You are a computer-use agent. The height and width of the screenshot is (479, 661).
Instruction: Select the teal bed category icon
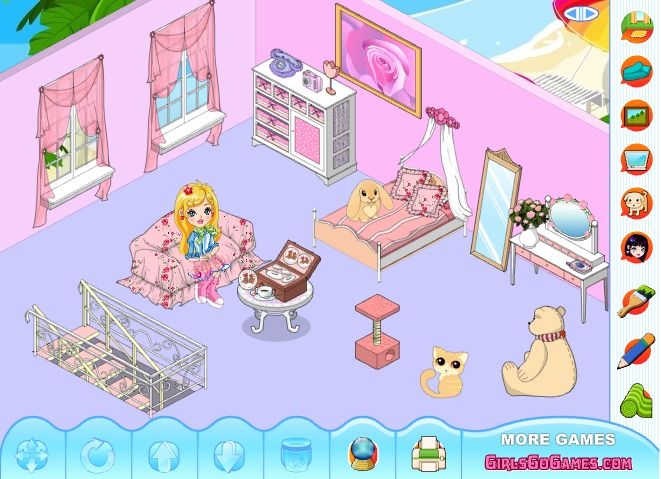tap(634, 68)
